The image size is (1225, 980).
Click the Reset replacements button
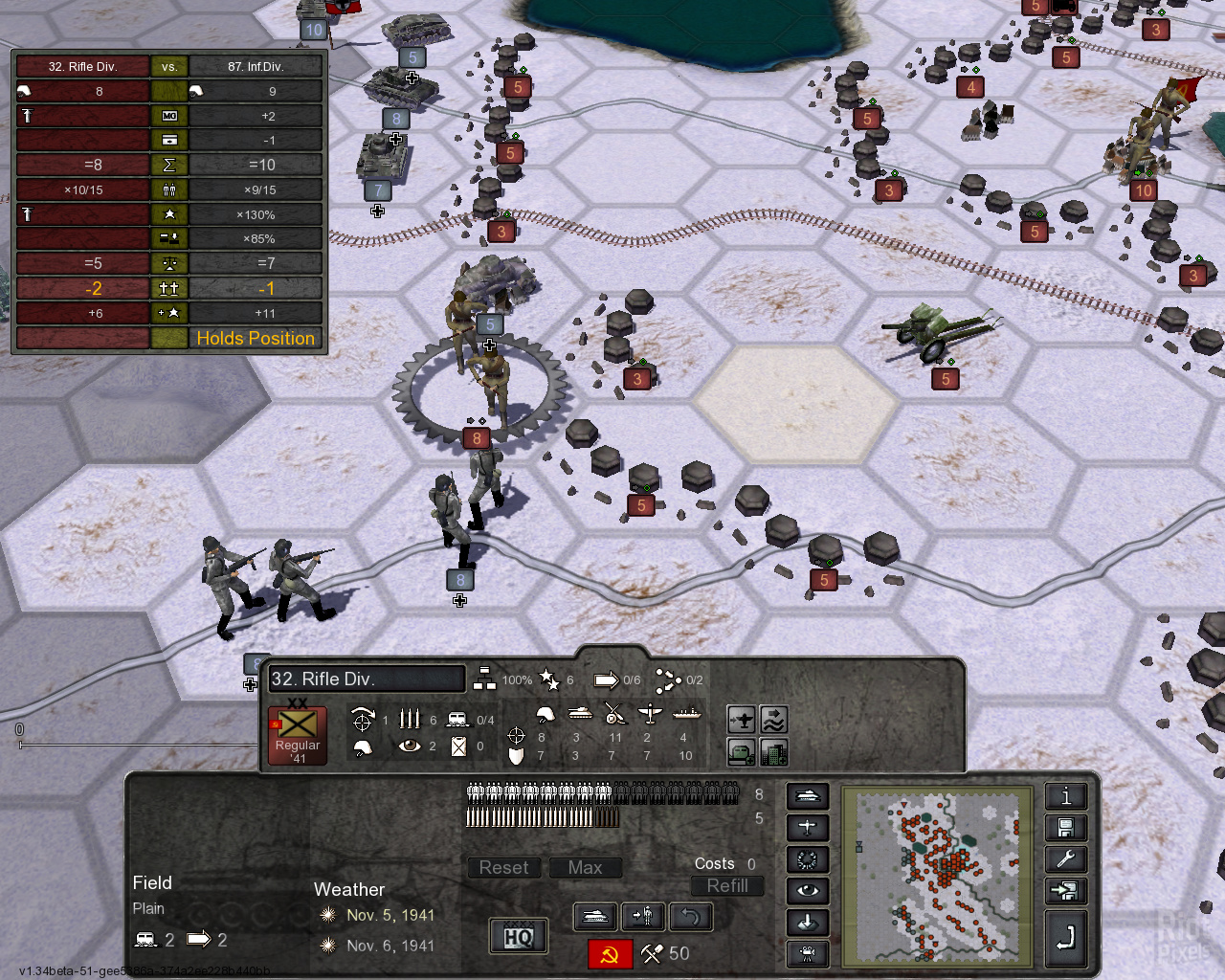[503, 868]
